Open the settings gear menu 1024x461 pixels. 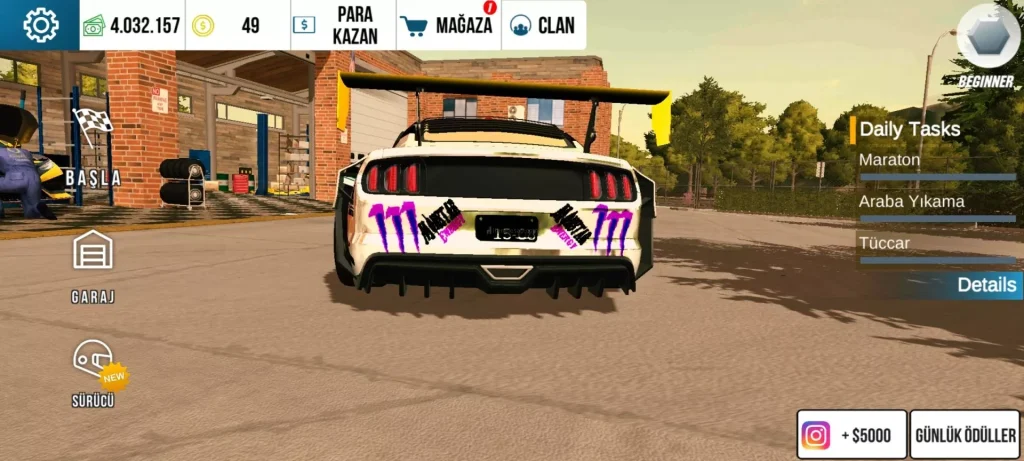click(40, 25)
